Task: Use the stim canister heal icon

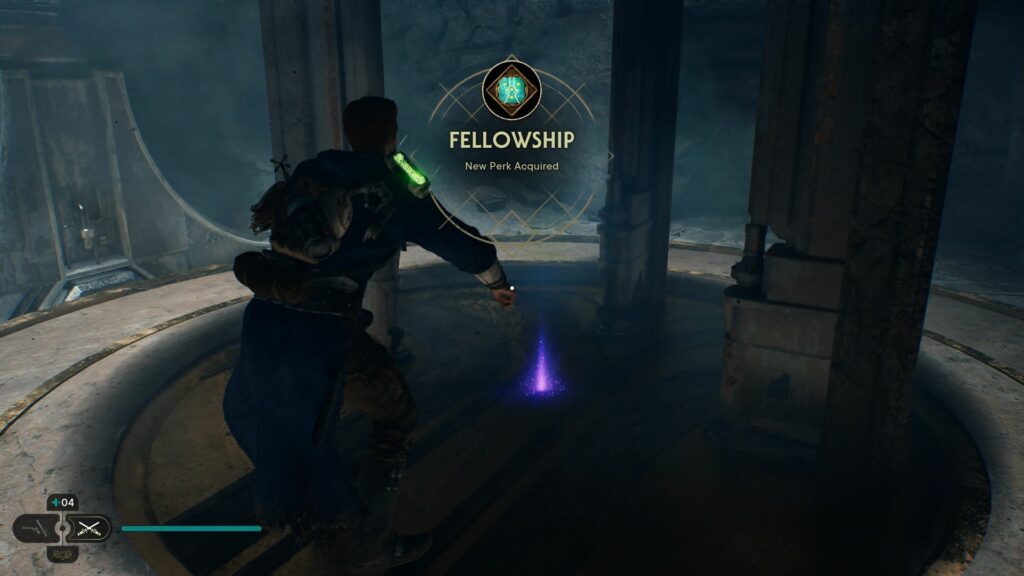Action: click(x=54, y=503)
